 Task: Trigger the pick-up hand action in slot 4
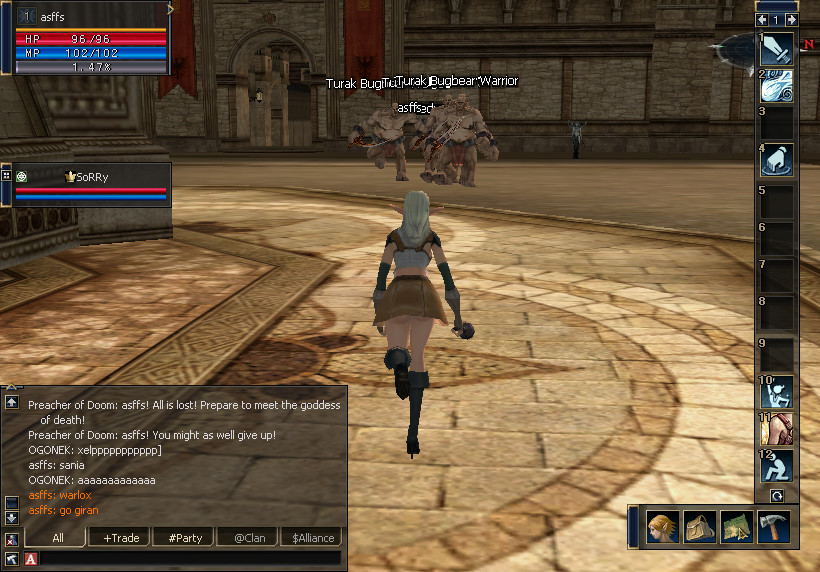click(777, 160)
